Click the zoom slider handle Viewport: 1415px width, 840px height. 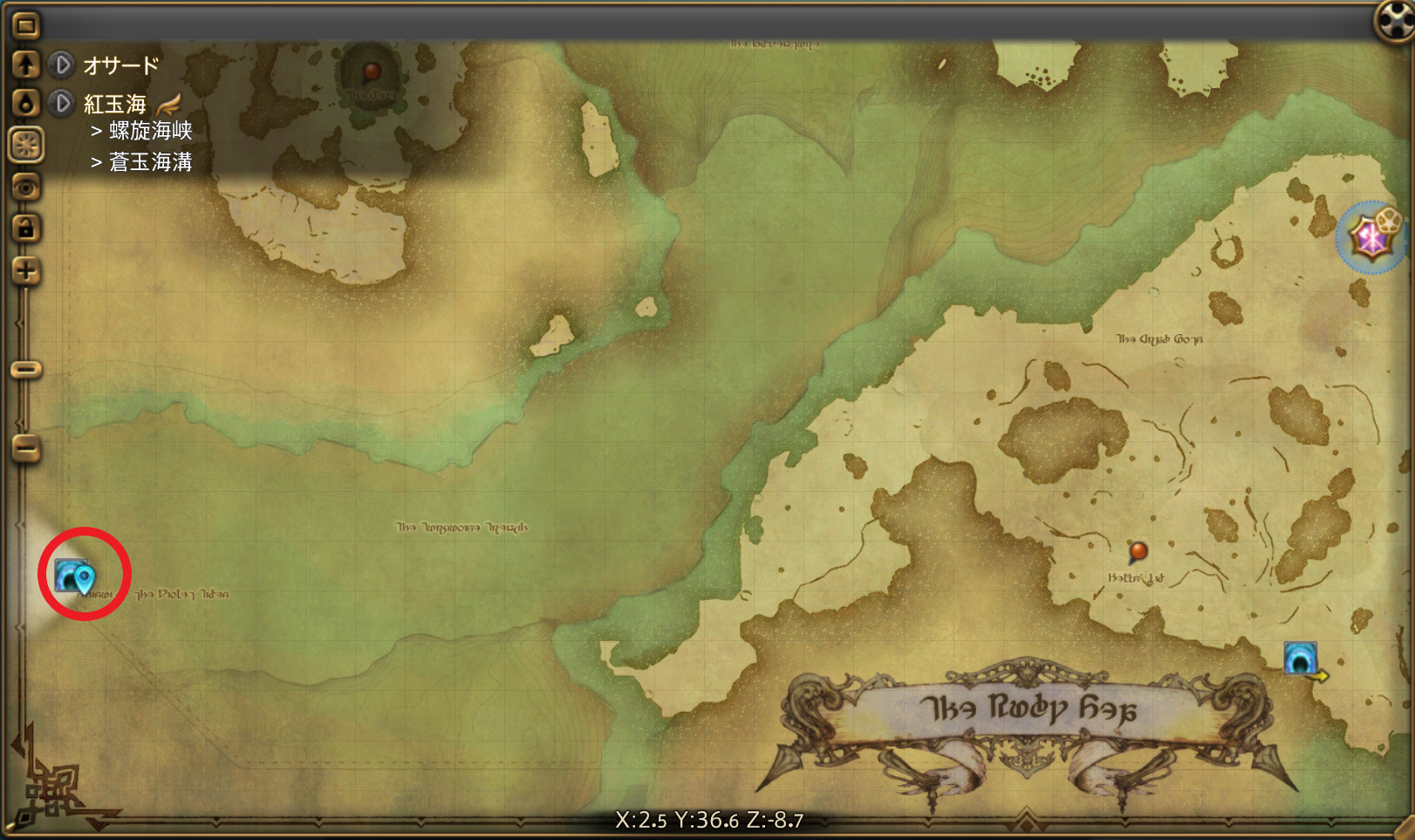tap(26, 370)
